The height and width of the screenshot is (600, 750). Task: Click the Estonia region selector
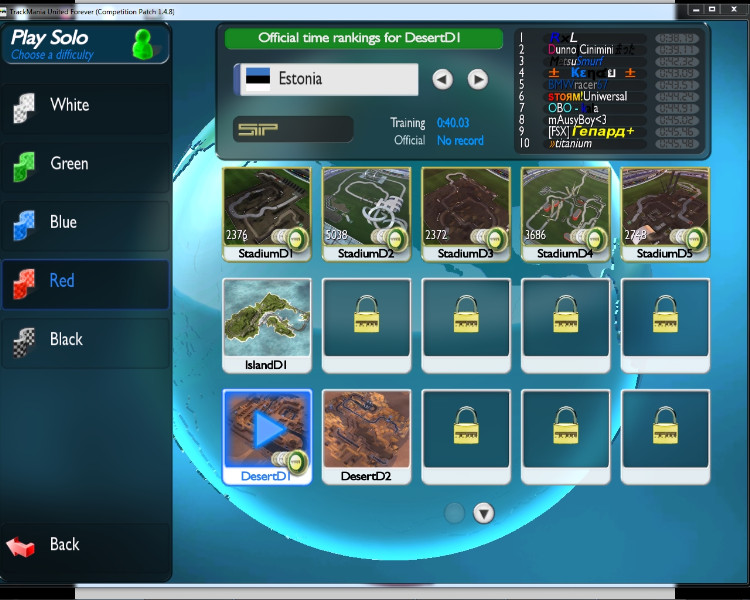click(x=326, y=79)
